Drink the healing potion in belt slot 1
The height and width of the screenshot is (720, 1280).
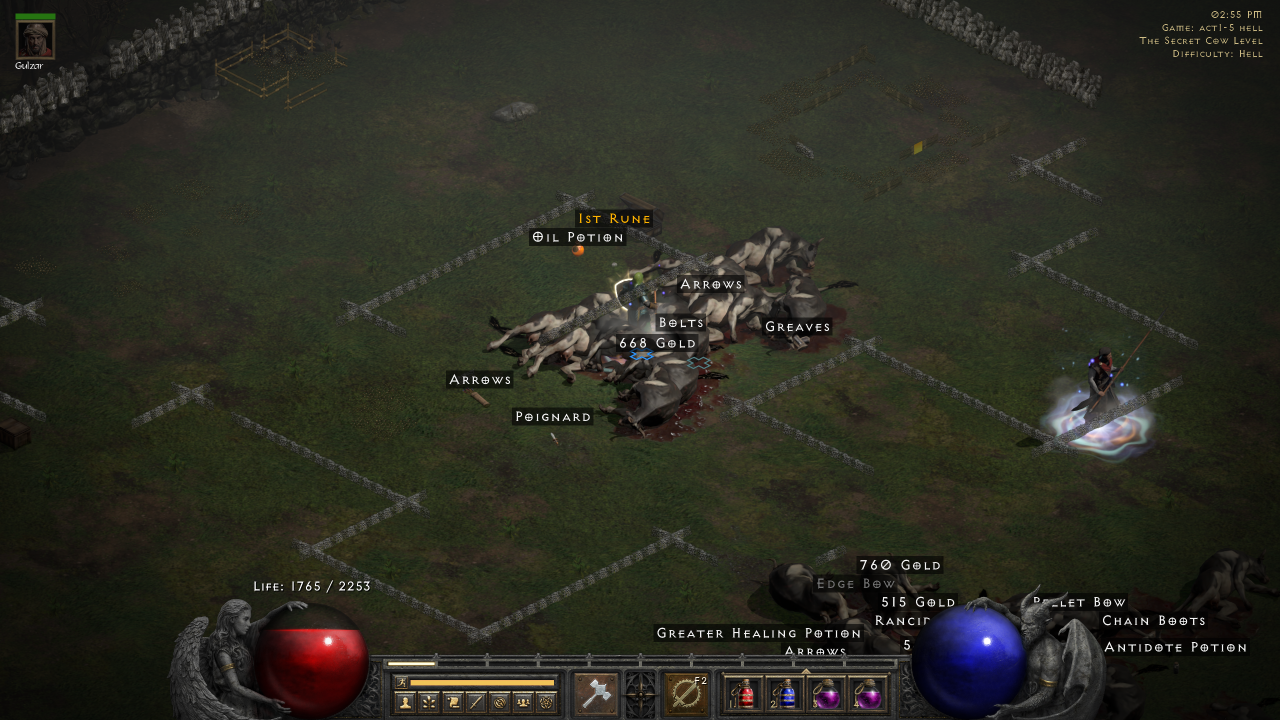pos(746,695)
